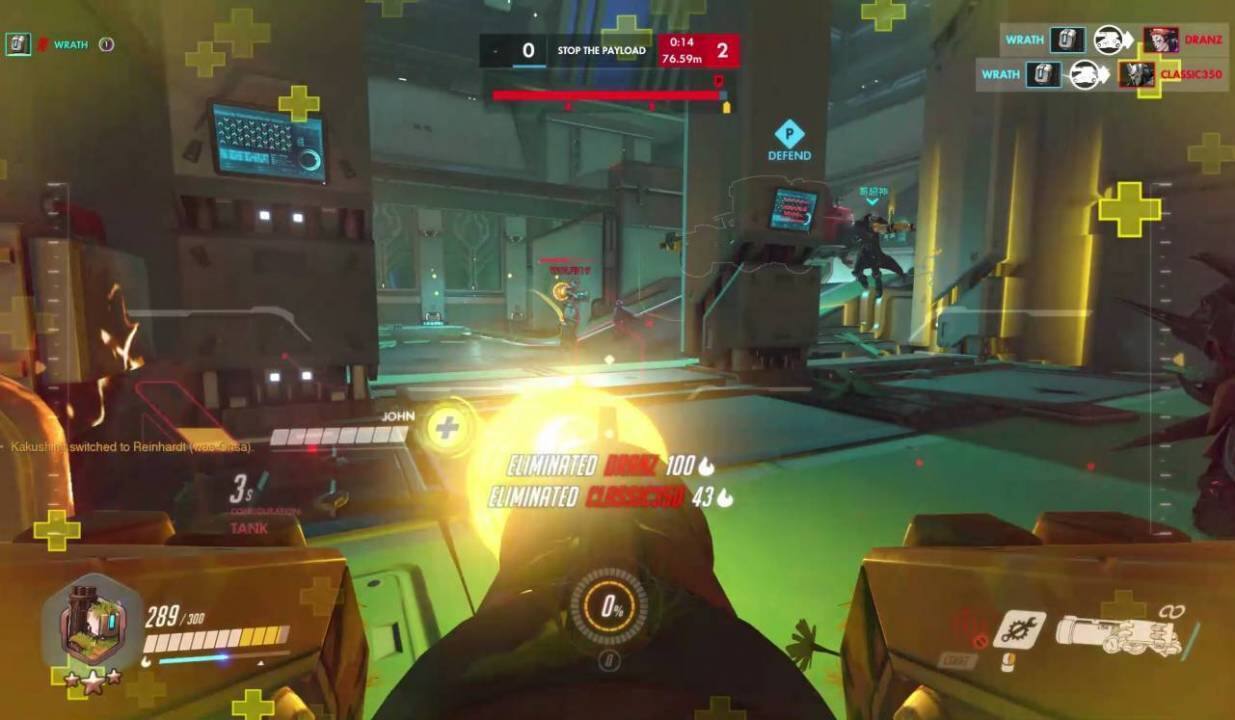This screenshot has height=720, width=1235.
Task: Click the DEFEND objective marker
Action: [789, 135]
